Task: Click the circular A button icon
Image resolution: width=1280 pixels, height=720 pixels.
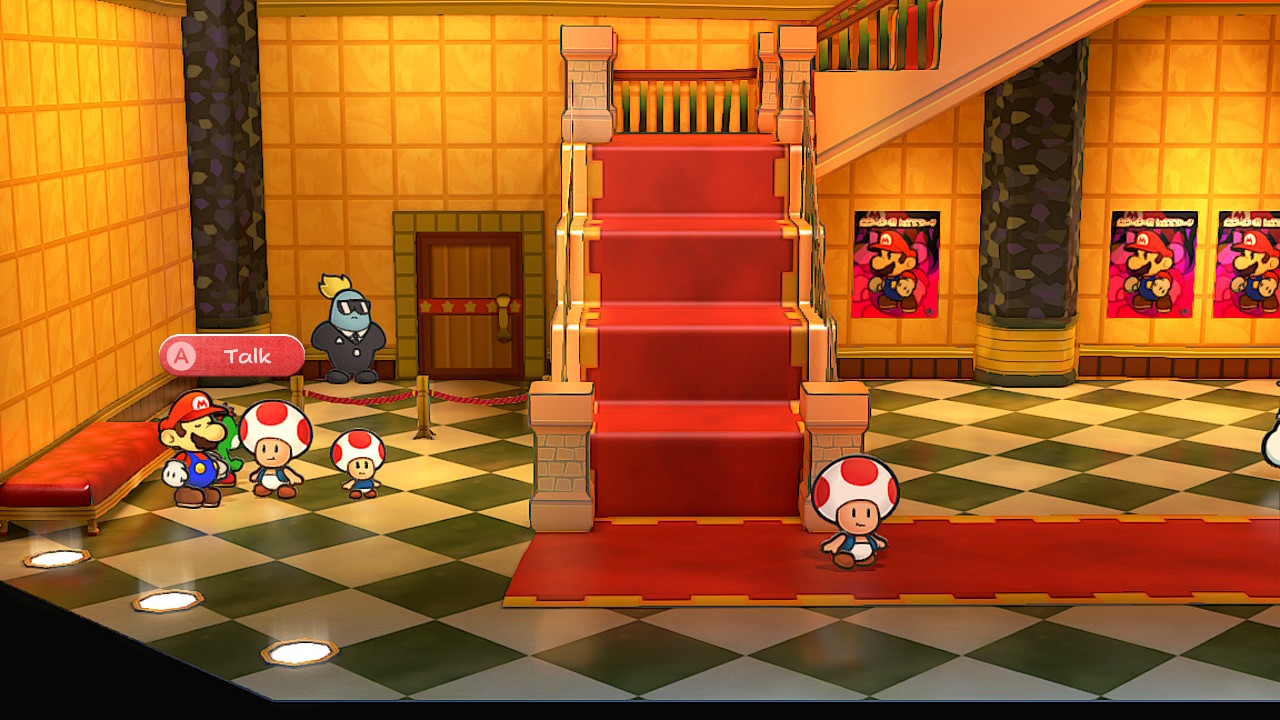Action: pyautogui.click(x=182, y=356)
